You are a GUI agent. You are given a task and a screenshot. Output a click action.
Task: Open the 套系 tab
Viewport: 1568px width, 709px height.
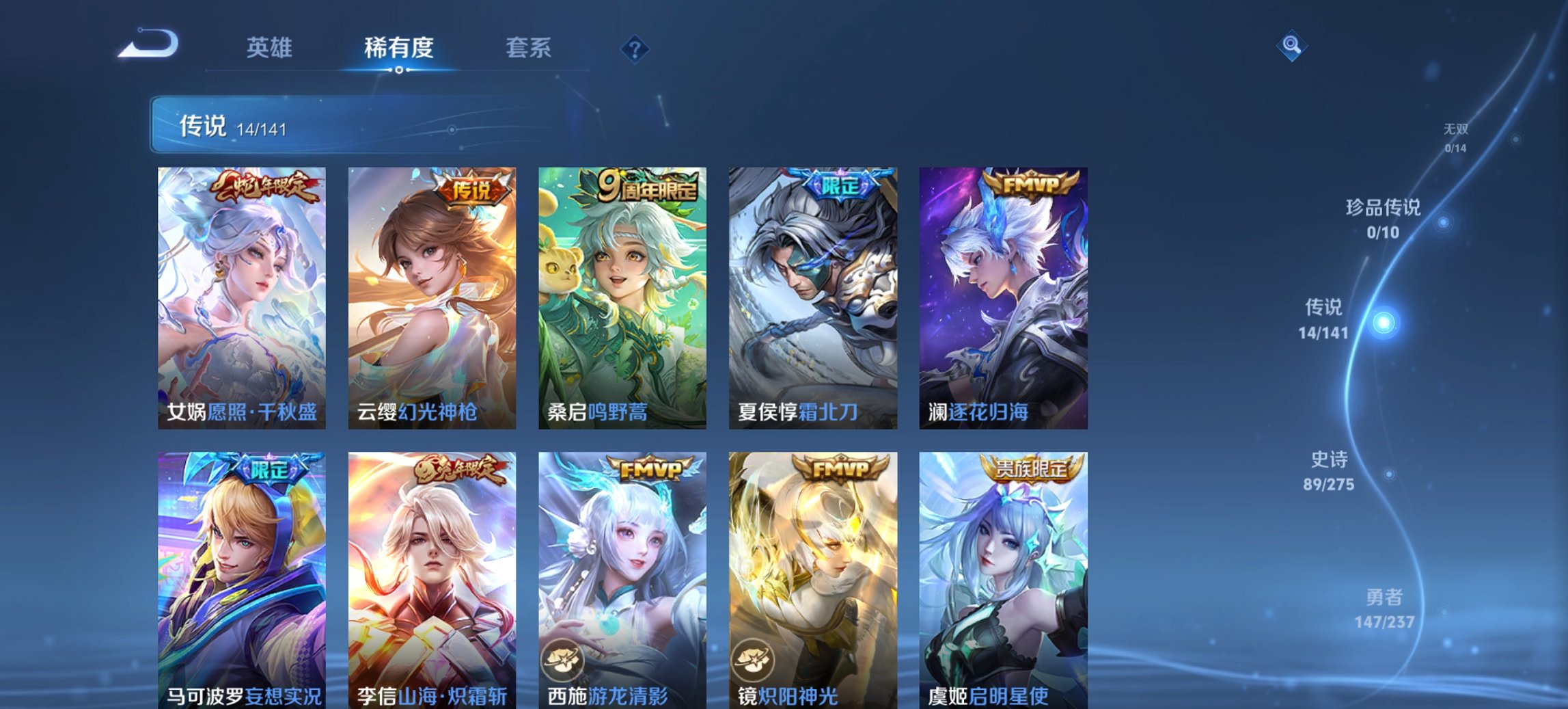(x=527, y=47)
